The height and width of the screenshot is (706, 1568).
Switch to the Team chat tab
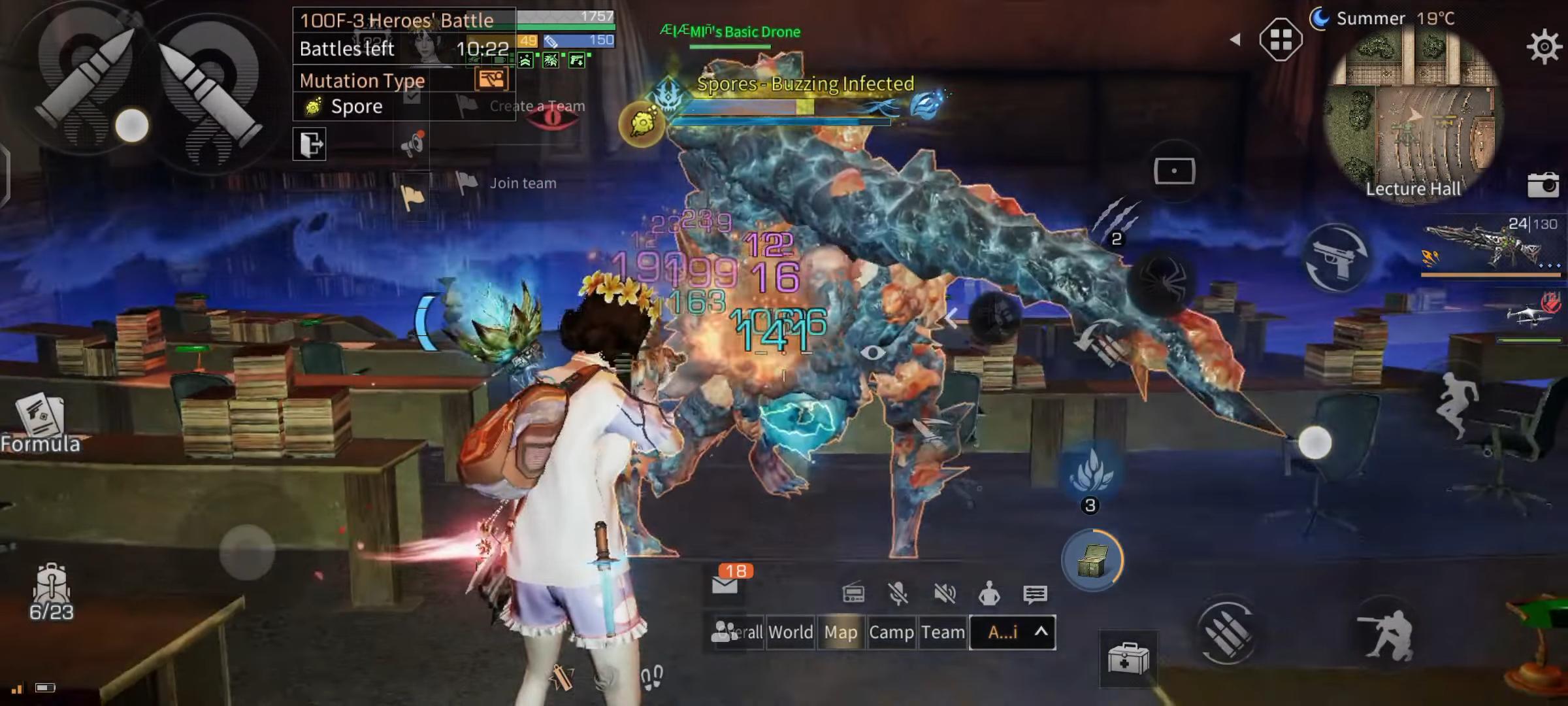[x=943, y=632]
